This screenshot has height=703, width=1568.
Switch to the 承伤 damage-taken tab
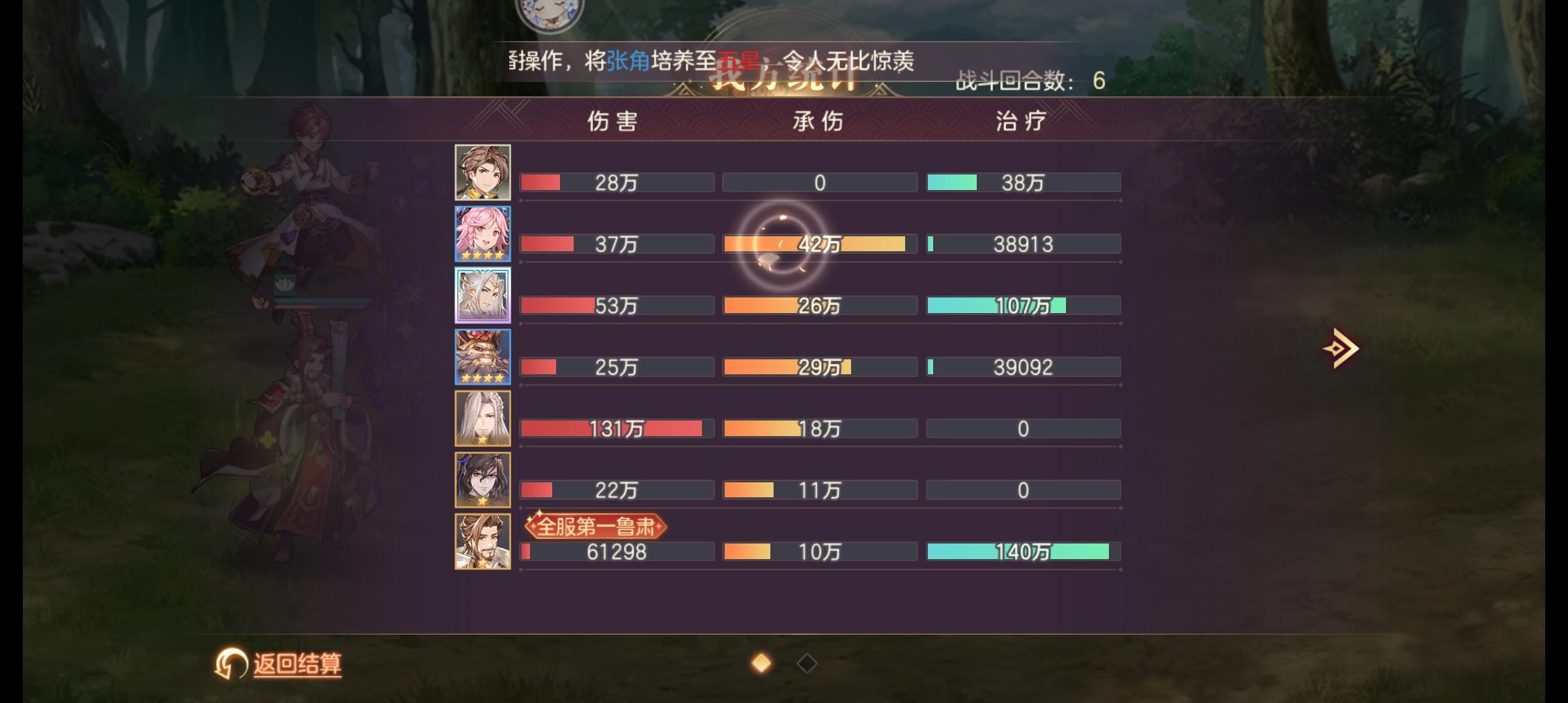click(817, 120)
